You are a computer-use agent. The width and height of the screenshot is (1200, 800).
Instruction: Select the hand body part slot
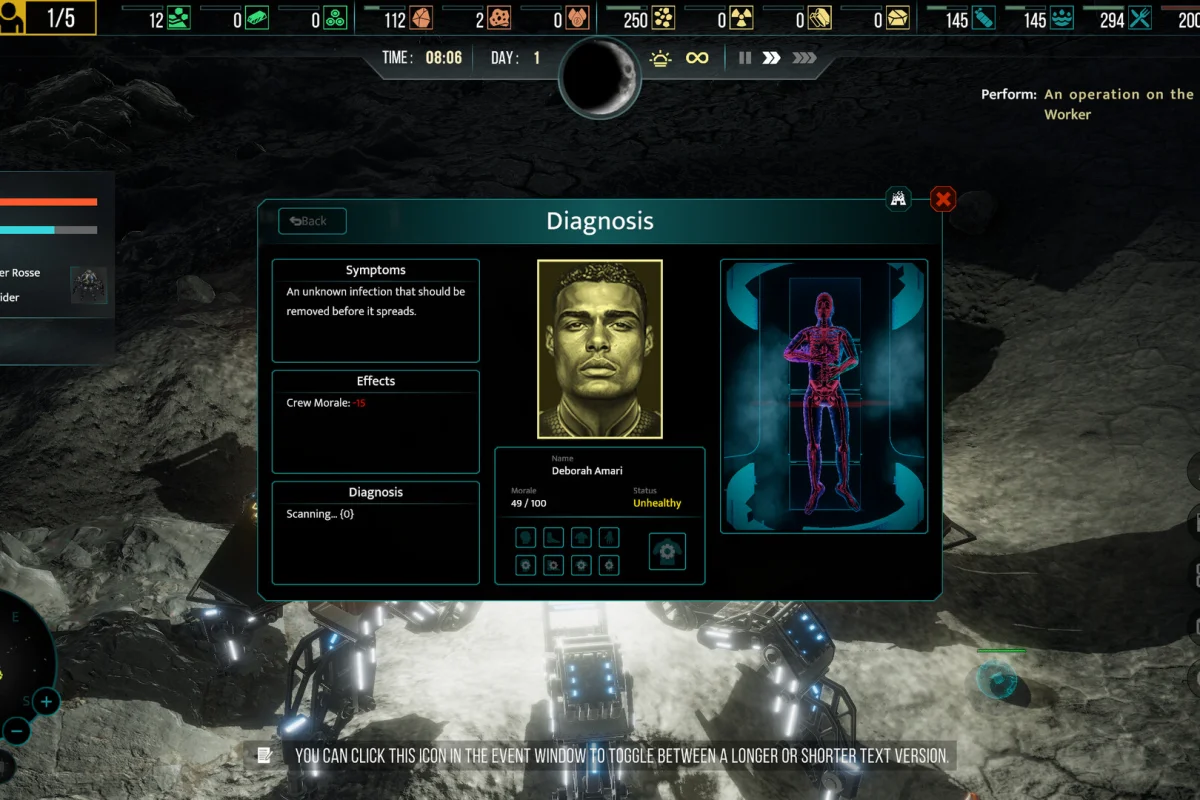(x=608, y=538)
